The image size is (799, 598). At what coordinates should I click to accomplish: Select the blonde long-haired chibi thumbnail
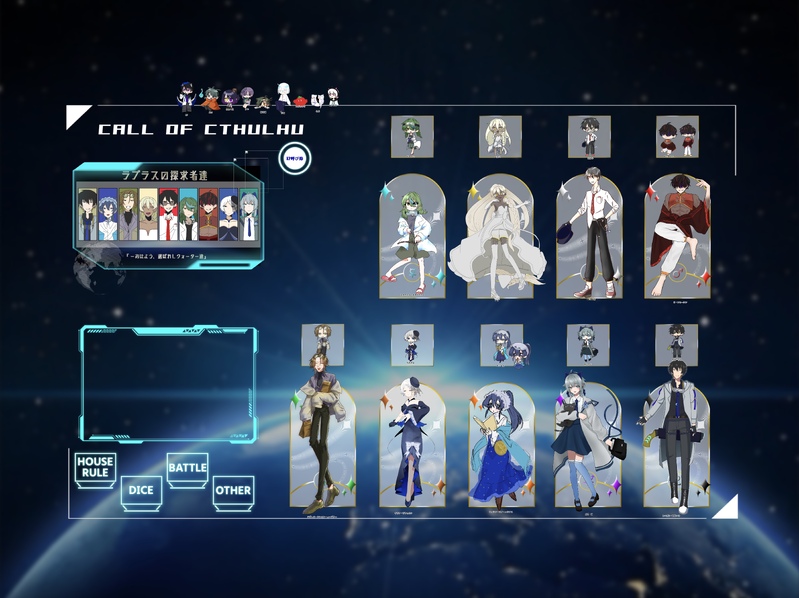[500, 137]
